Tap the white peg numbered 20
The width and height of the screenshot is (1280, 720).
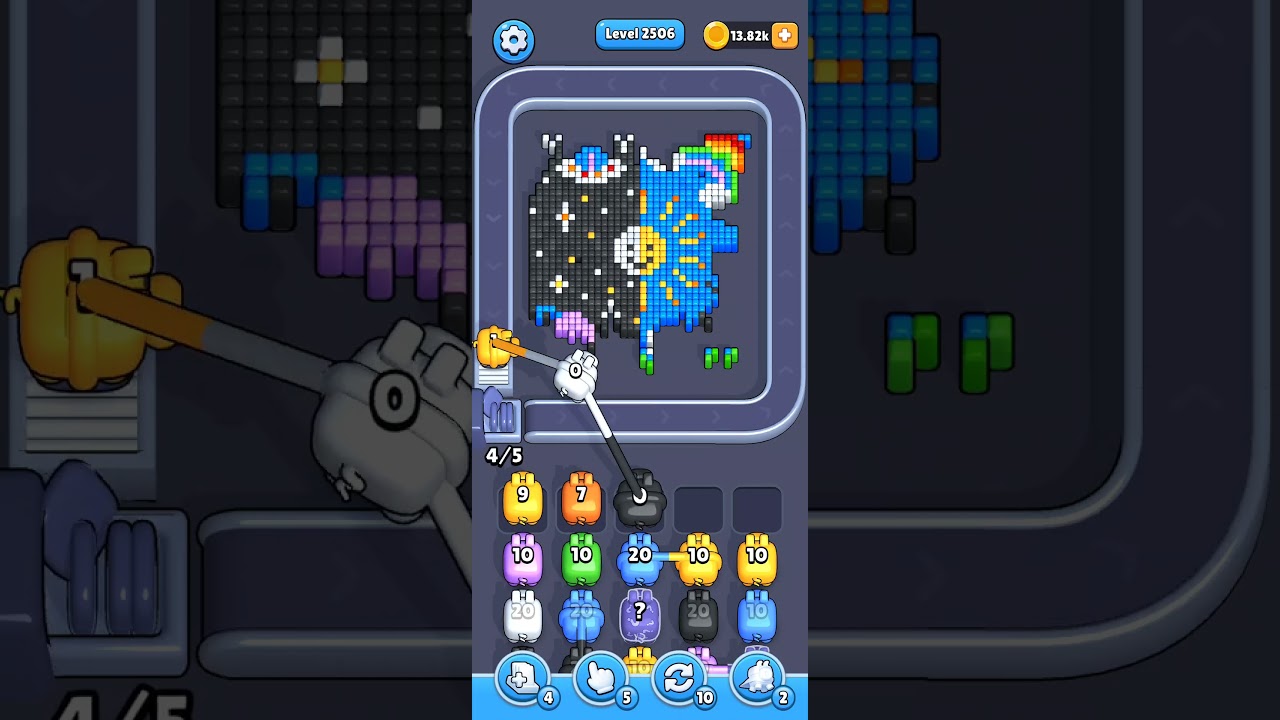pos(523,614)
